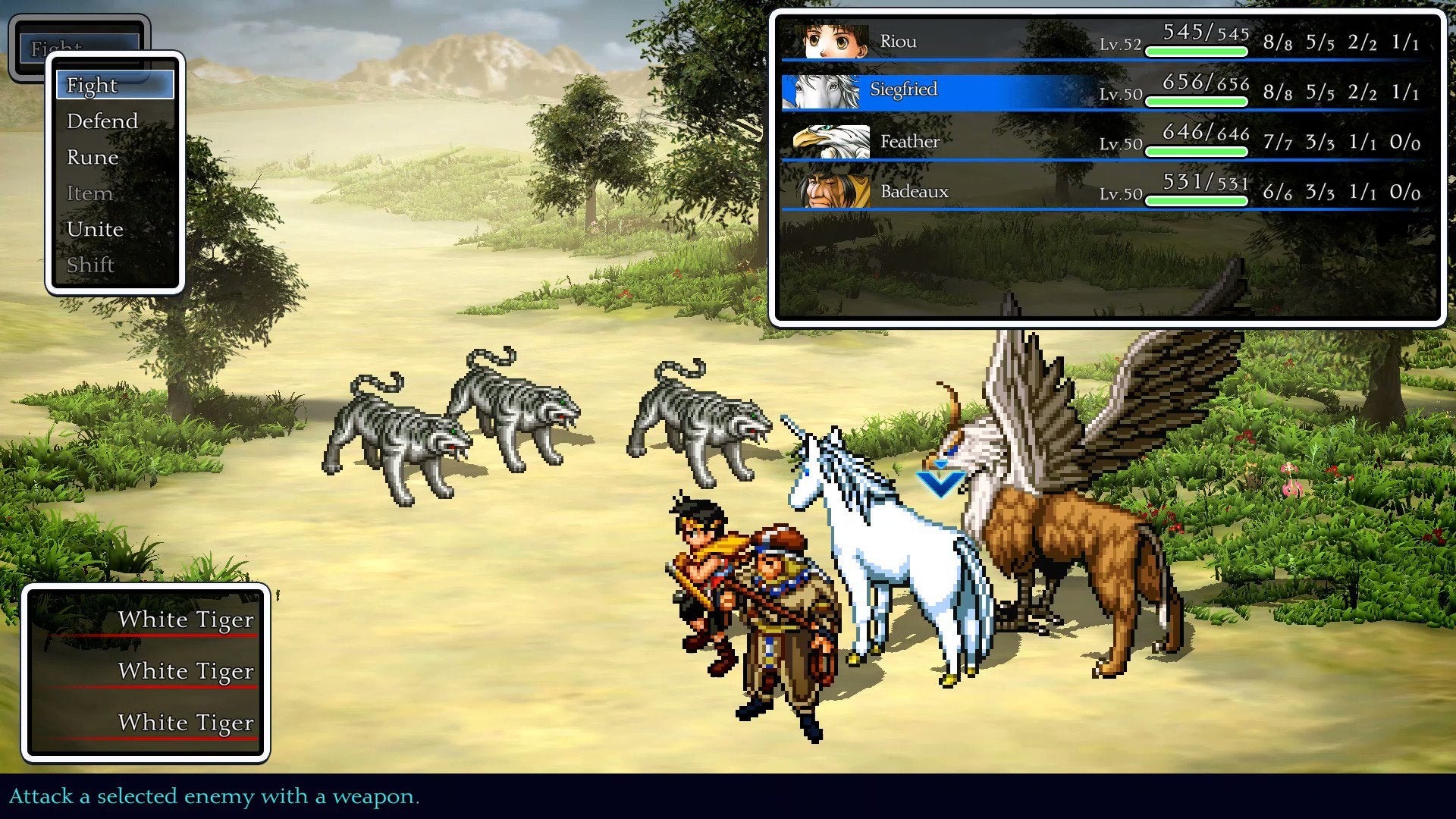This screenshot has height=819, width=1456.
Task: Select Siegfried's highlighted row in the party list
Action: coord(1062,89)
